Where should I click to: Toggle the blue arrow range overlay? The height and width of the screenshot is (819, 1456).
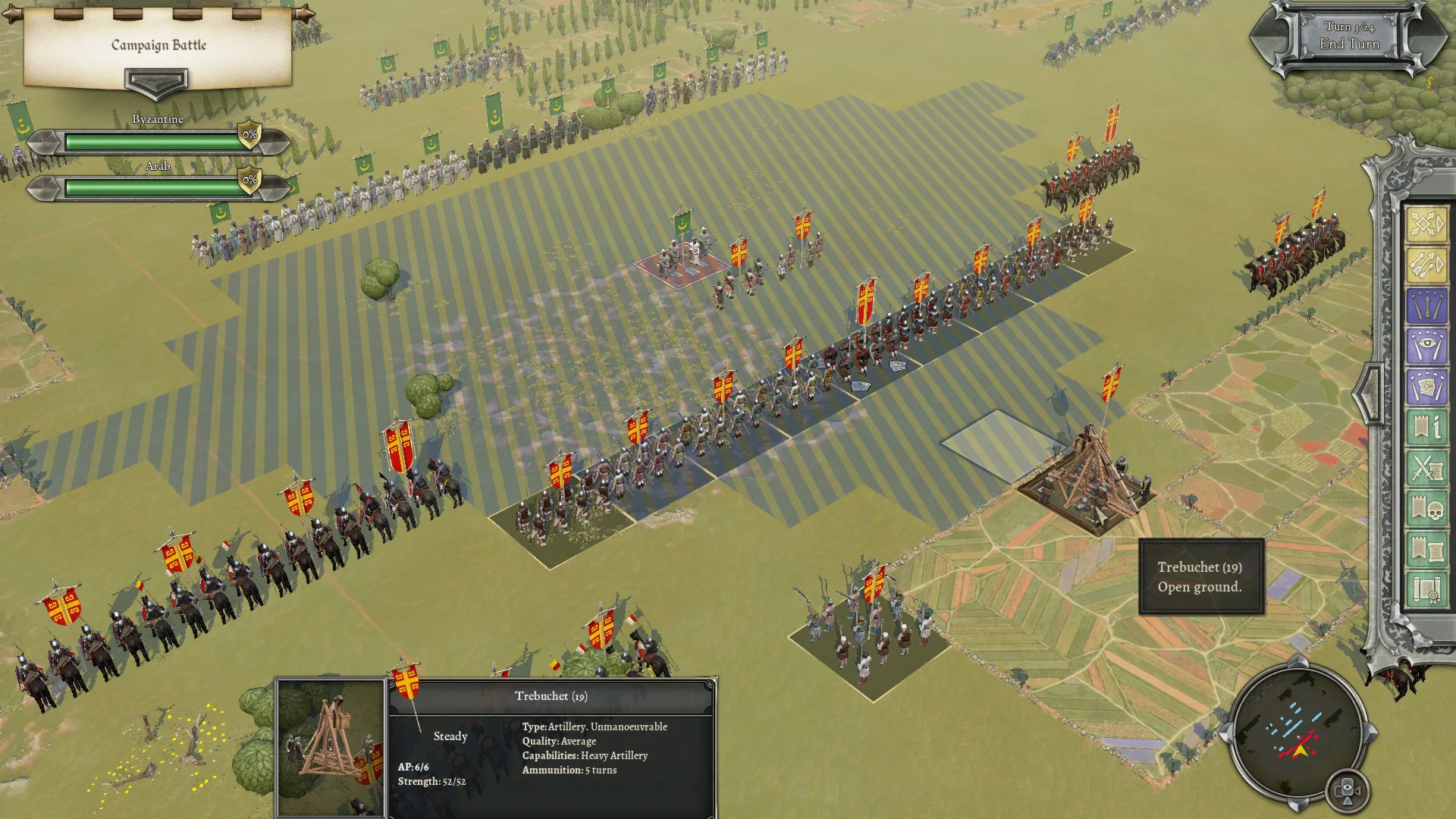[1426, 306]
